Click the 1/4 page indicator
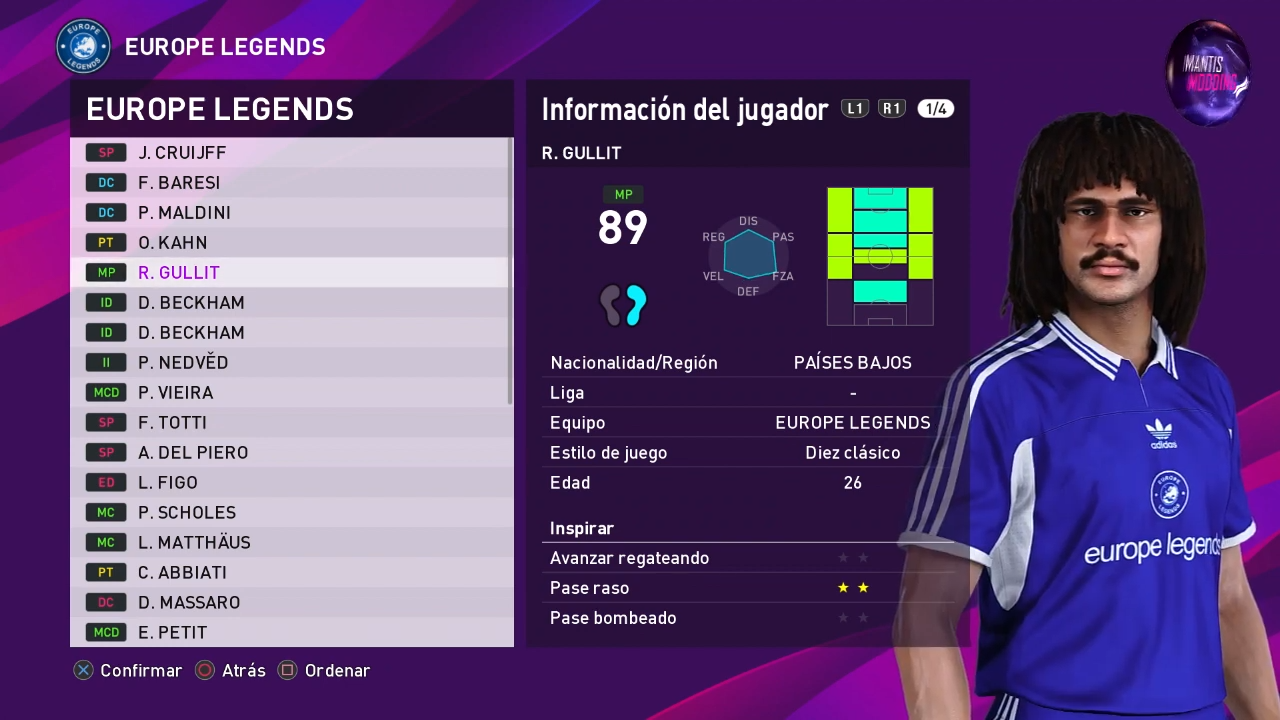 (935, 108)
